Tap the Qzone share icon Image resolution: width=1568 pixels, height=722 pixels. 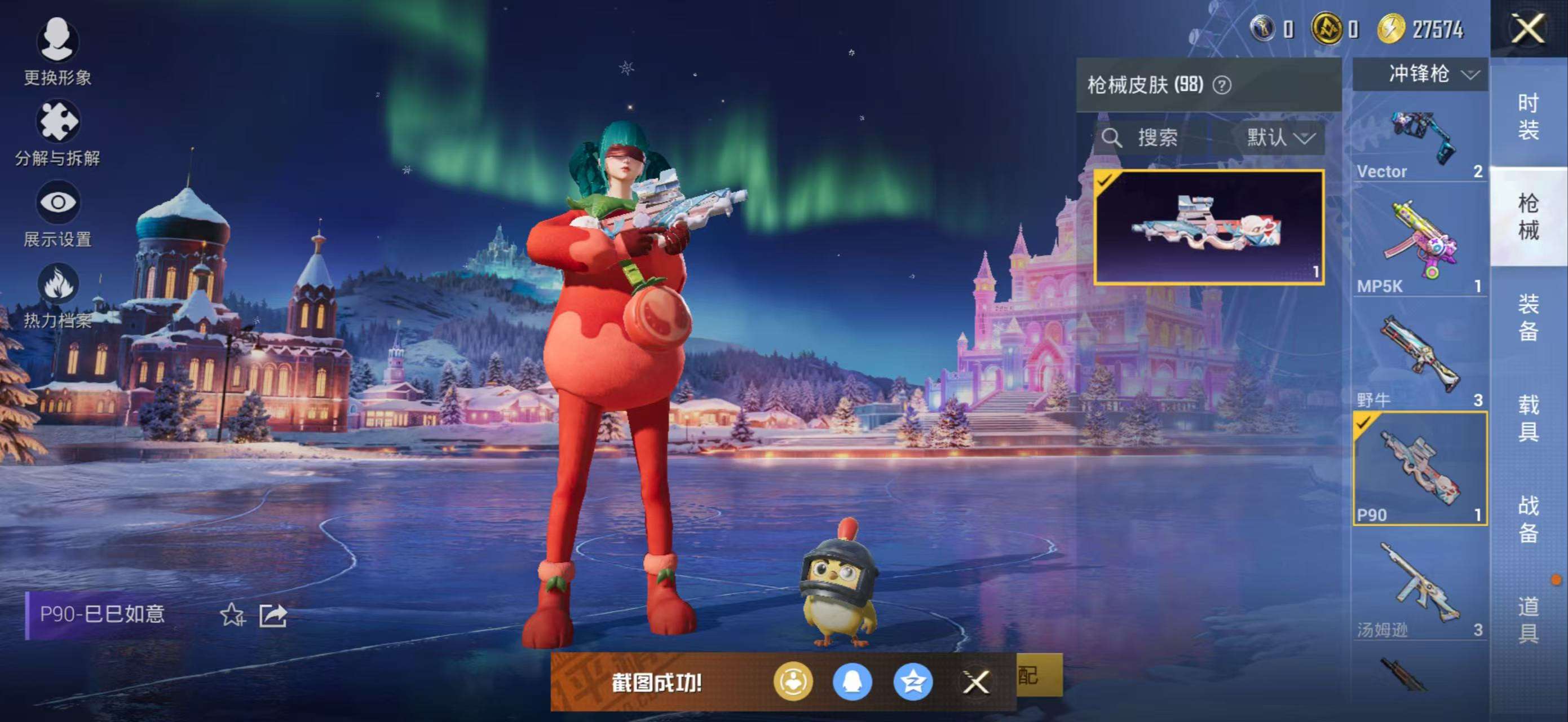(x=912, y=683)
